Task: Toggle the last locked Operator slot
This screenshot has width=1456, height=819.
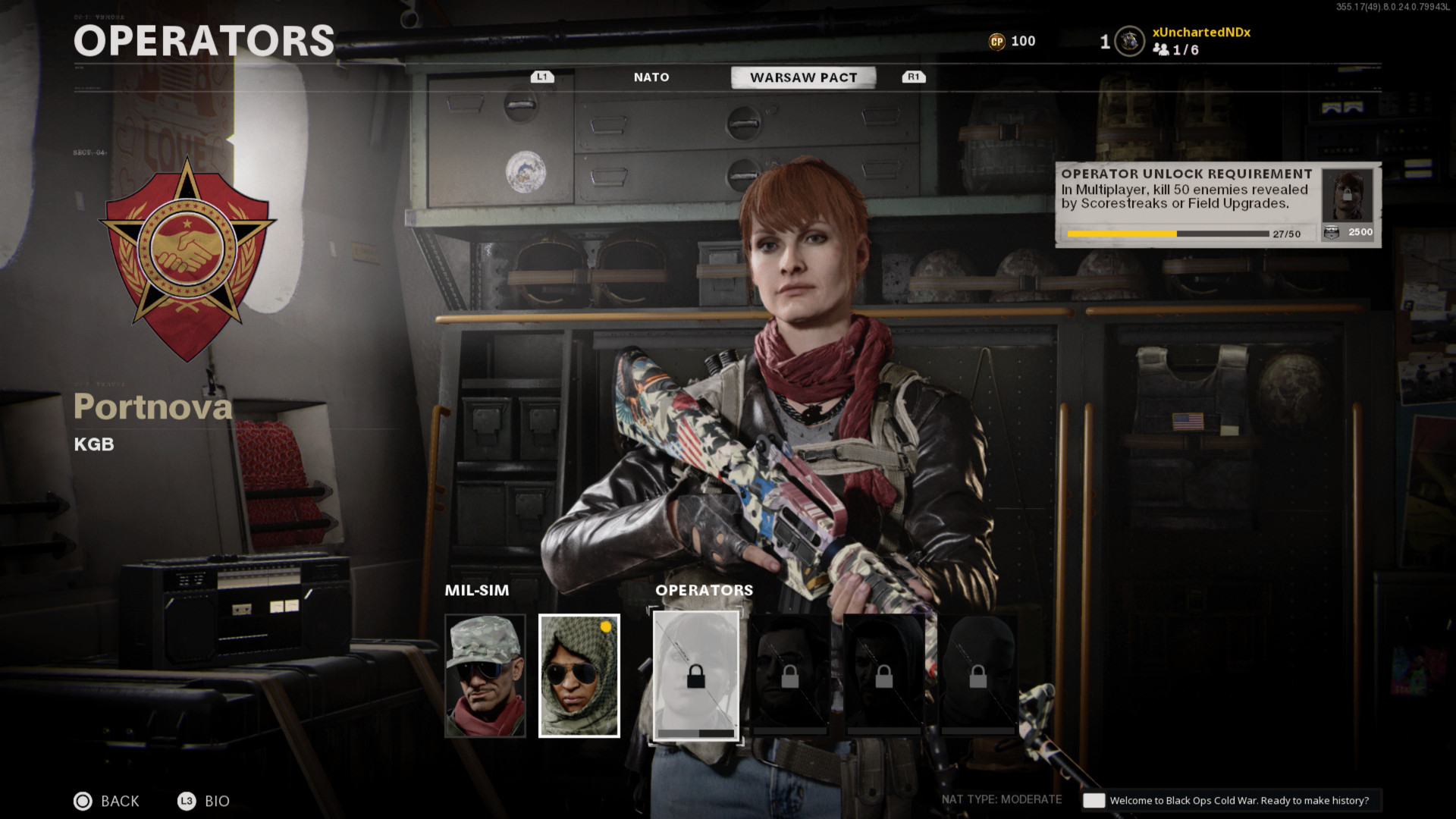Action: coord(977,674)
